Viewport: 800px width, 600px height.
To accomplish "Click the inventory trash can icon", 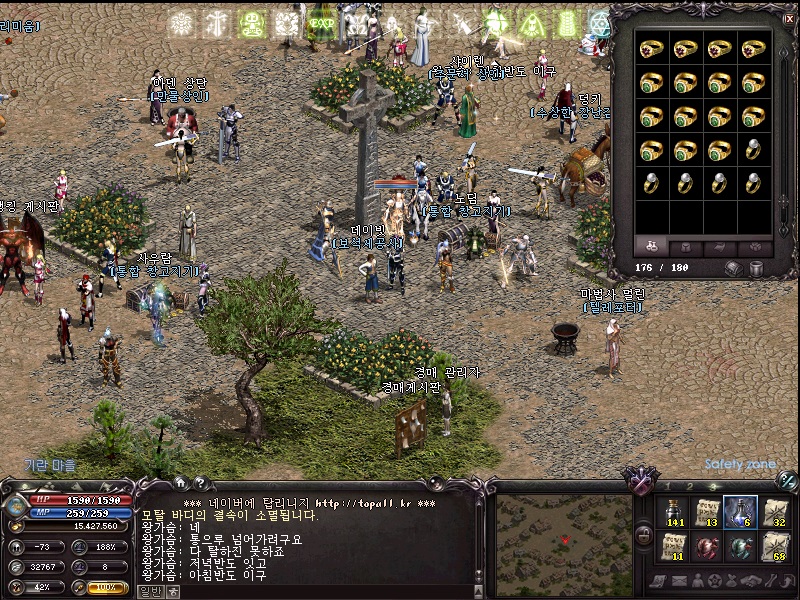I will pos(757,268).
